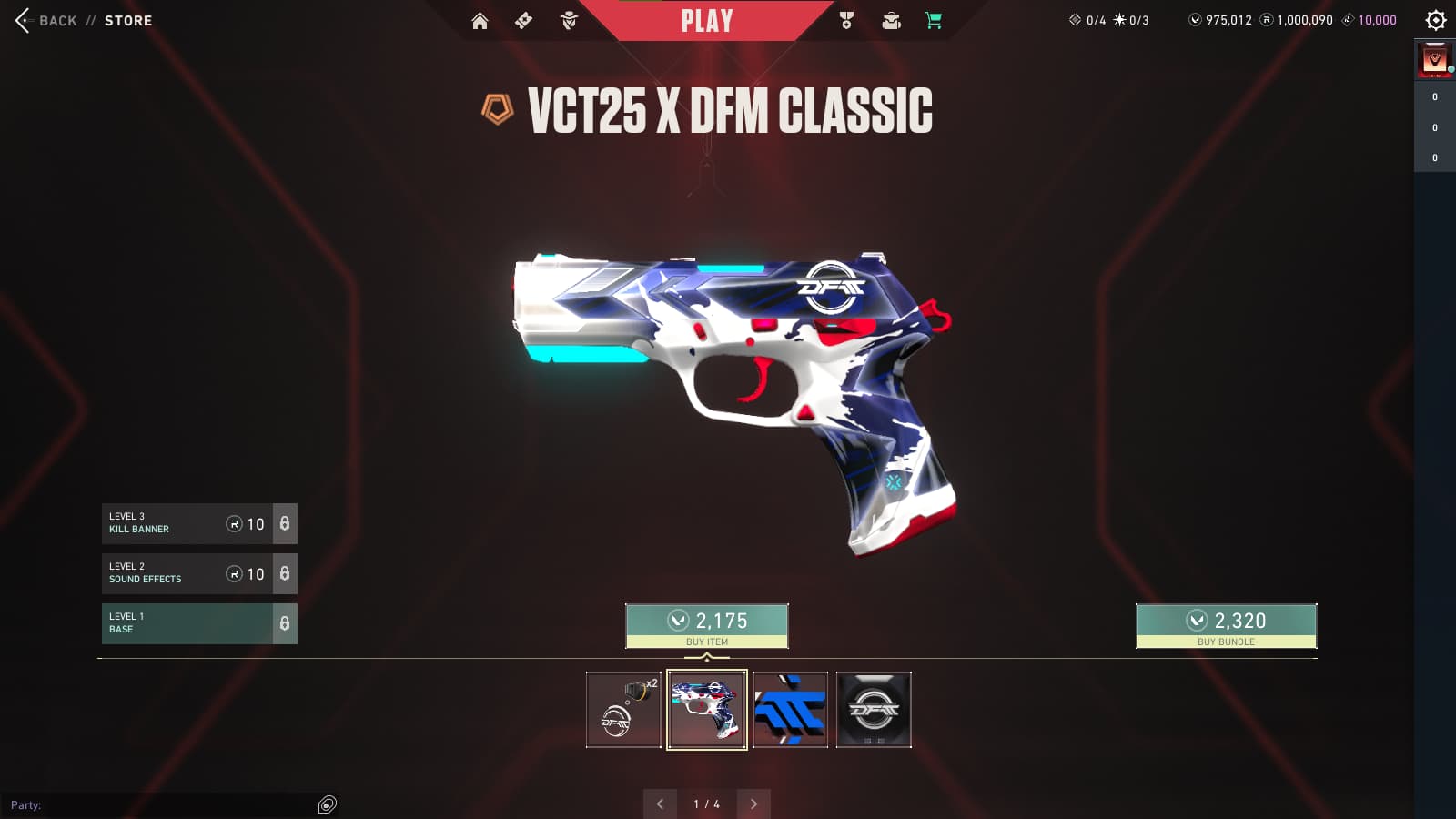Open the collection icon left of PLAY
Image resolution: width=1456 pixels, height=819 pixels.
[523, 21]
